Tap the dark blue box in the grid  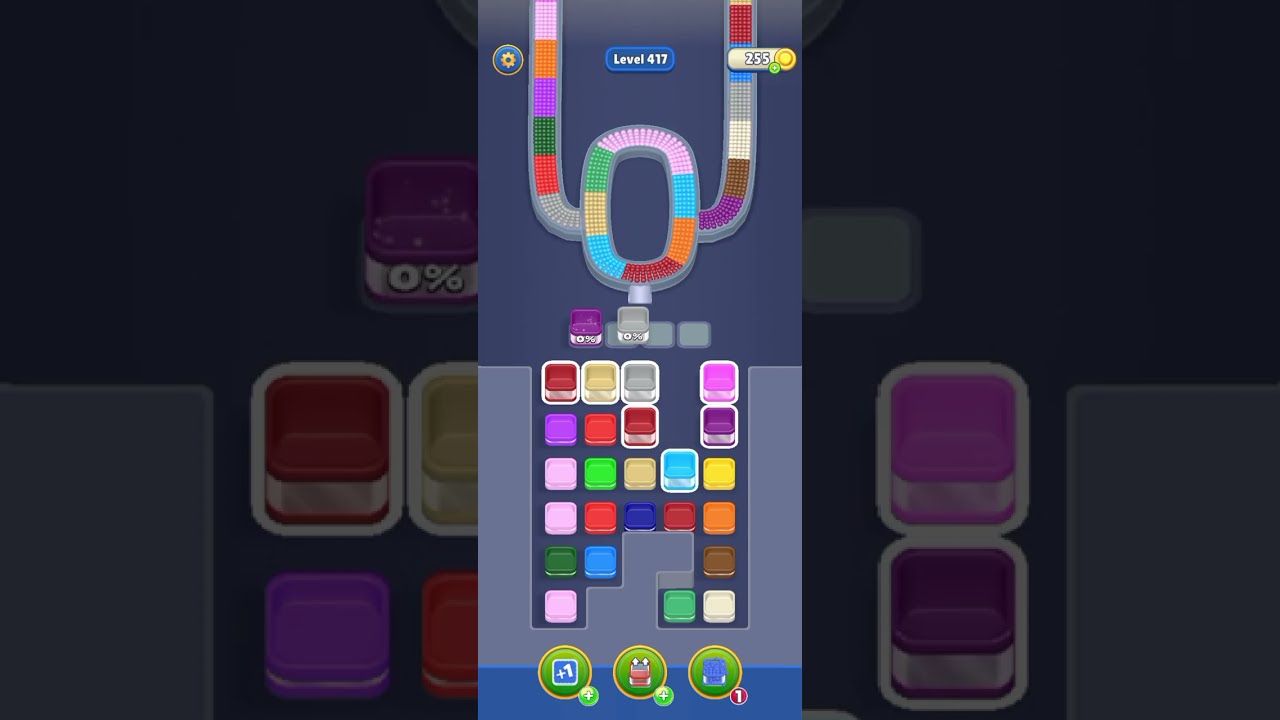pyautogui.click(x=640, y=516)
